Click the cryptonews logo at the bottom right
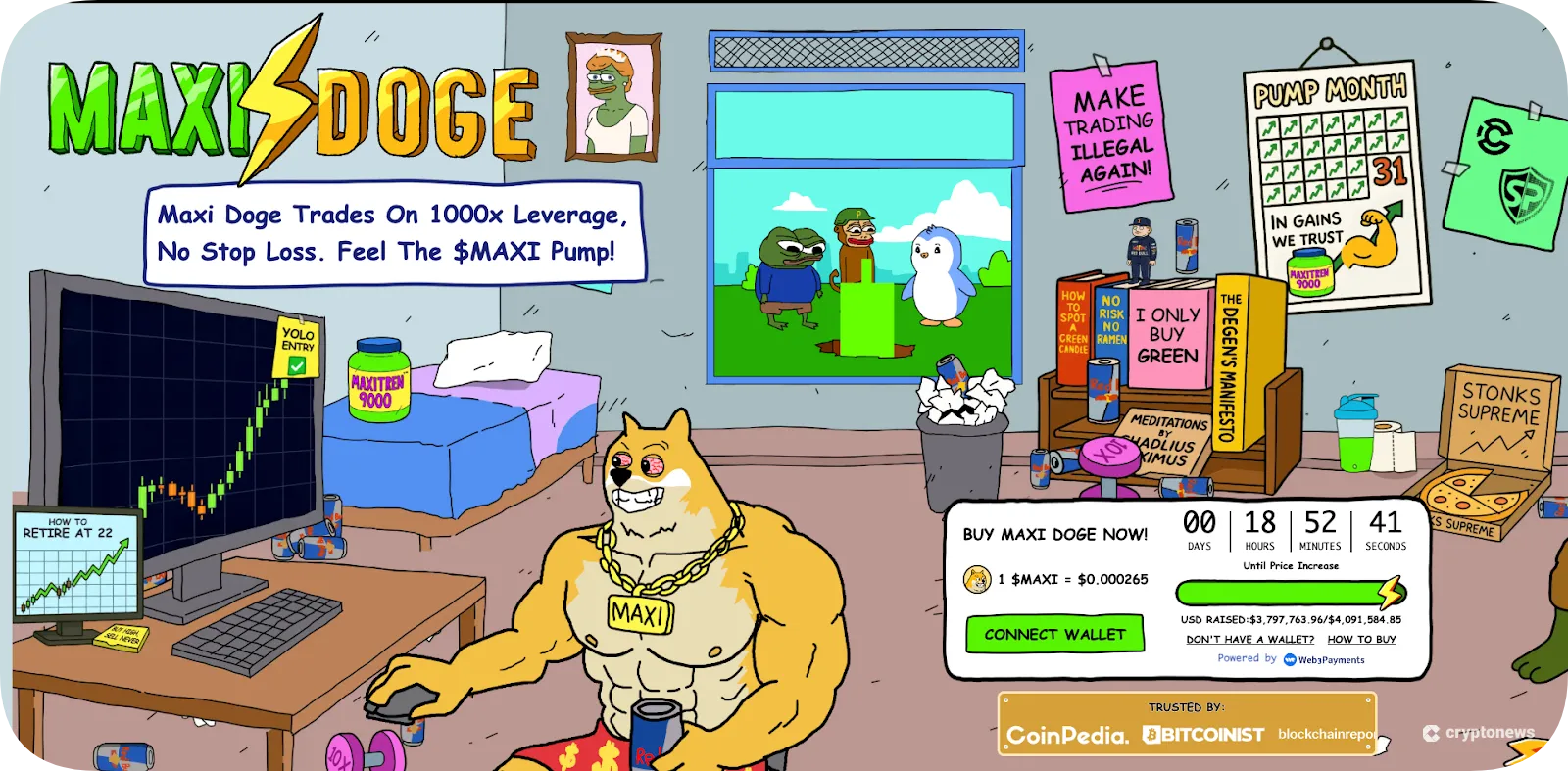 pos(1480,731)
